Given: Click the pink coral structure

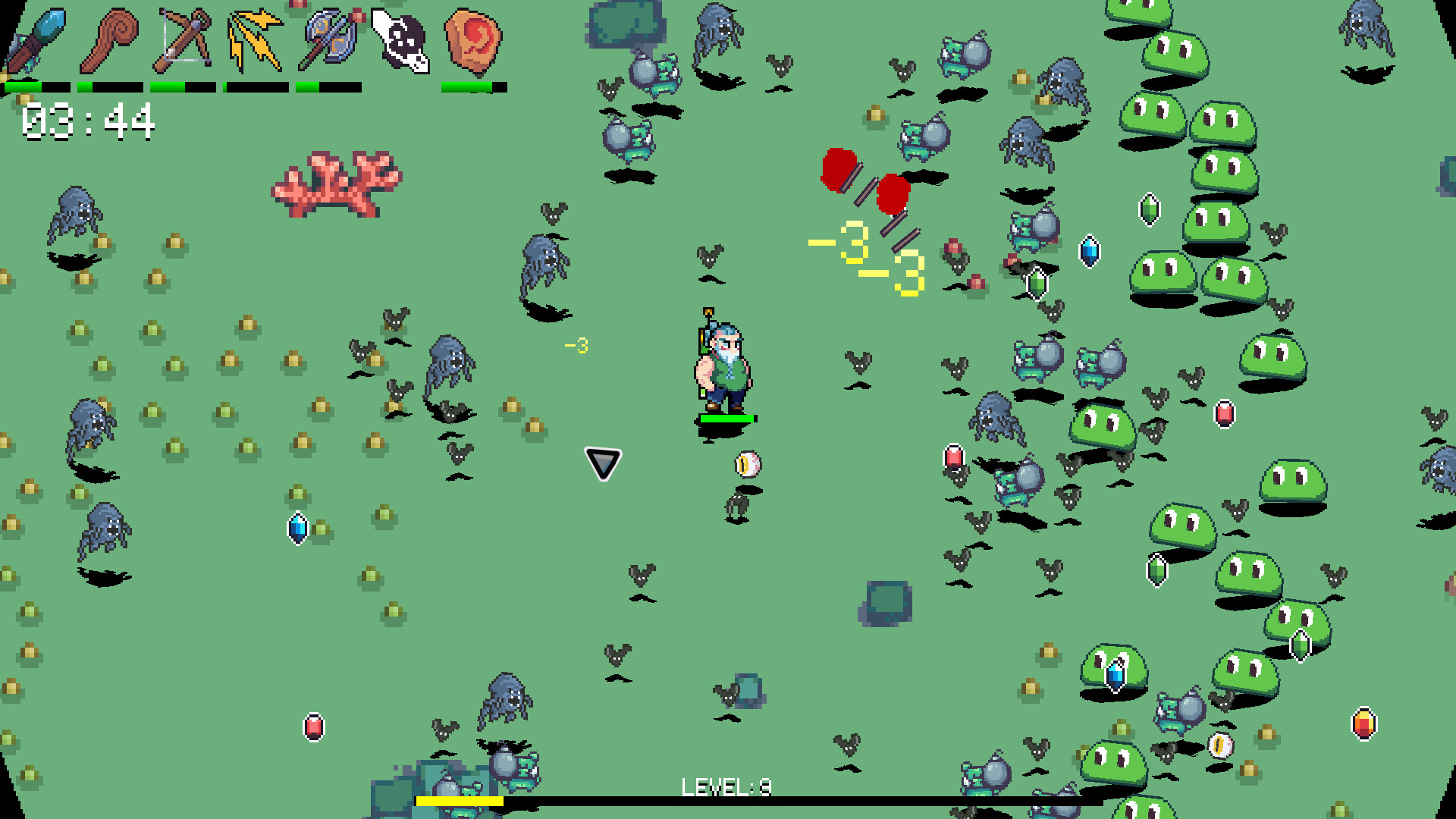Looking at the screenshot, I should (x=336, y=182).
